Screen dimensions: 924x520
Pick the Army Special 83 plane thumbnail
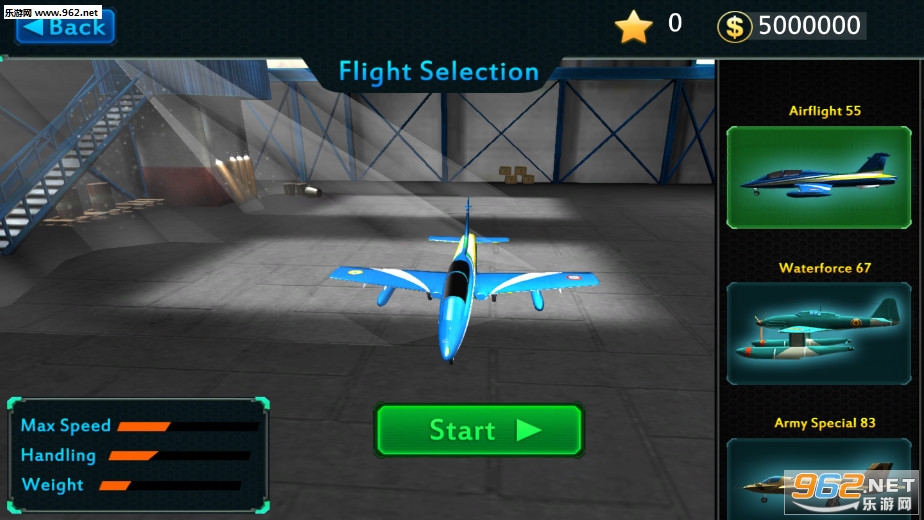(819, 477)
